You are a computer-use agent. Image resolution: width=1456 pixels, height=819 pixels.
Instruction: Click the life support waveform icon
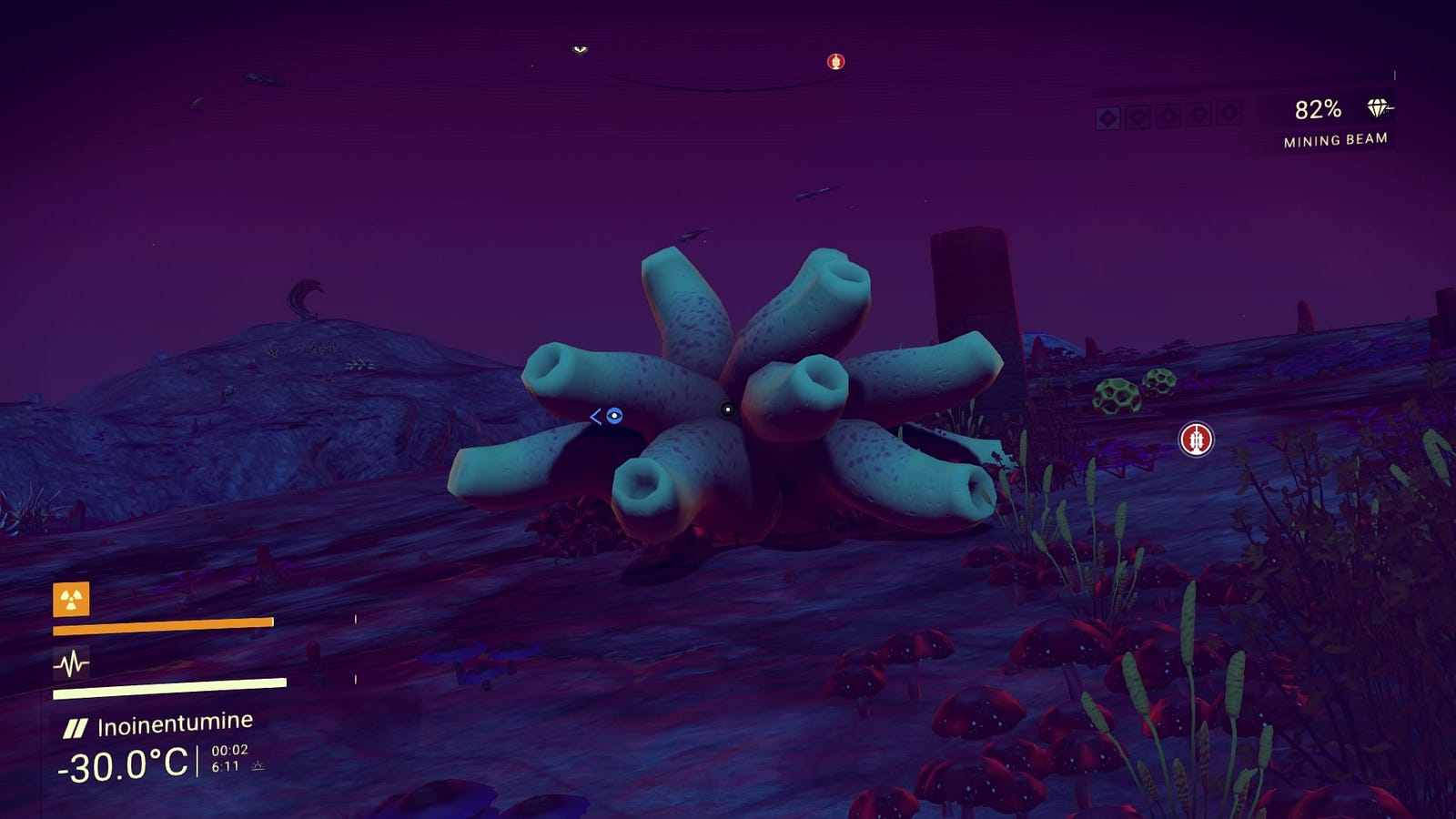(x=71, y=663)
